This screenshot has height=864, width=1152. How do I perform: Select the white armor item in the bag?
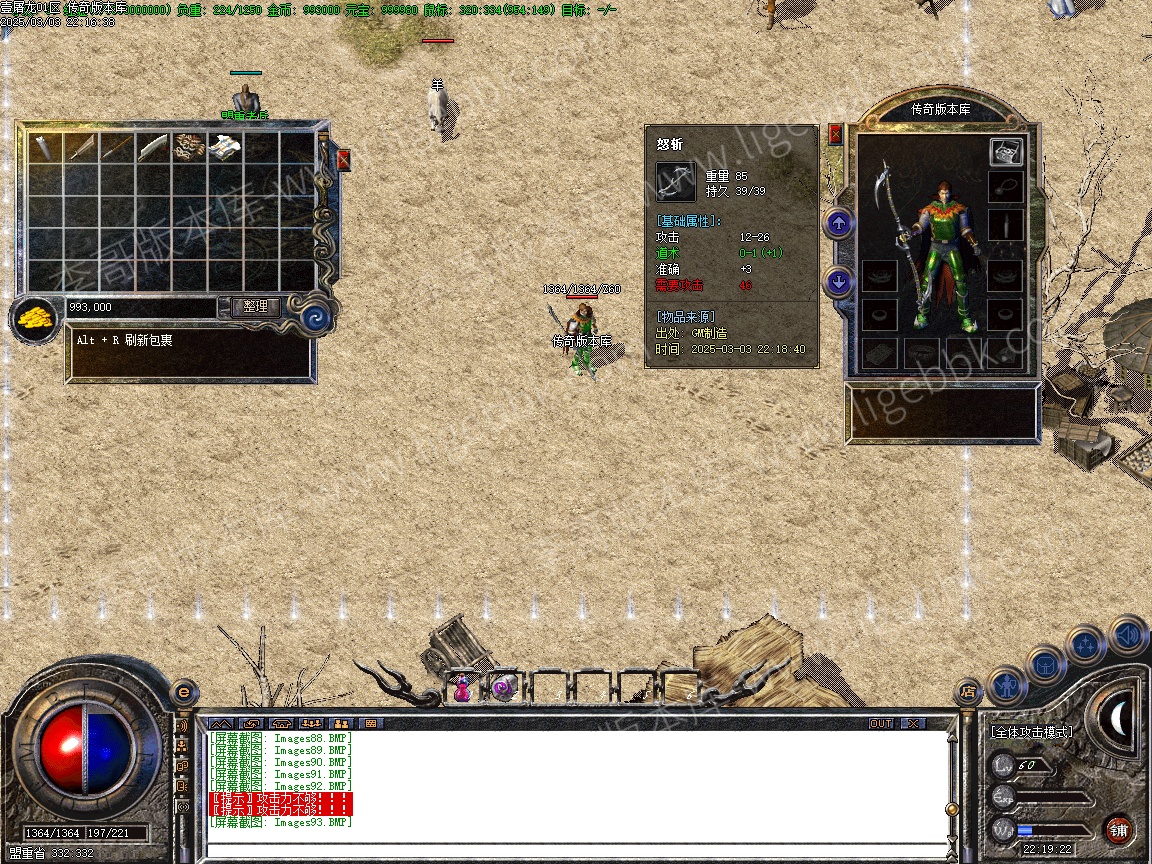coord(225,147)
